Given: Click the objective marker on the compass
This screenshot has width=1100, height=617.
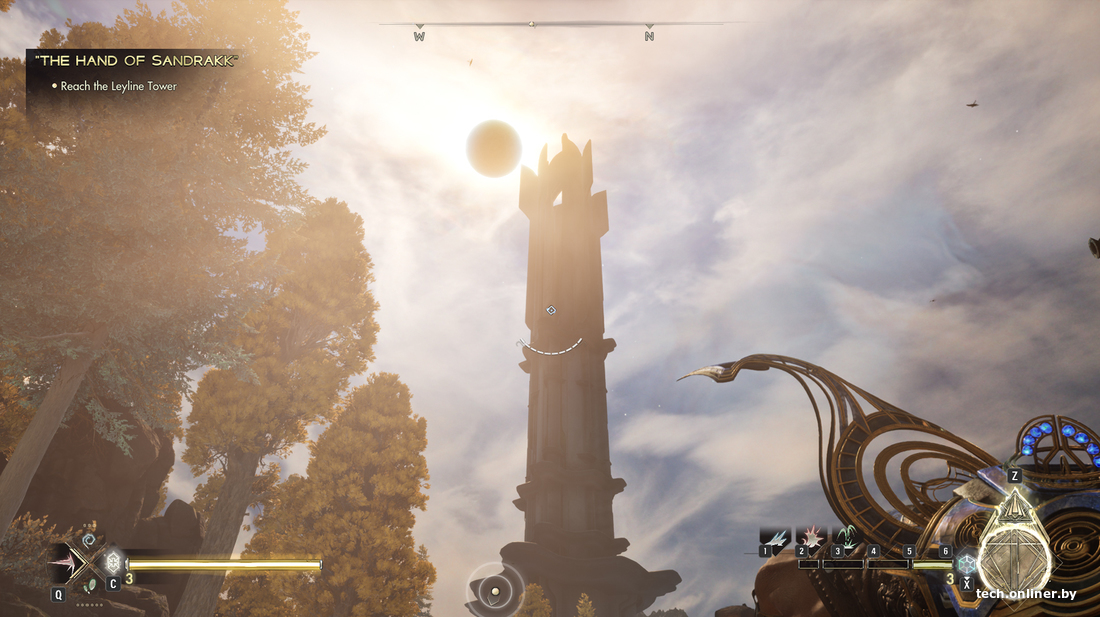Looking at the screenshot, I should point(532,23).
